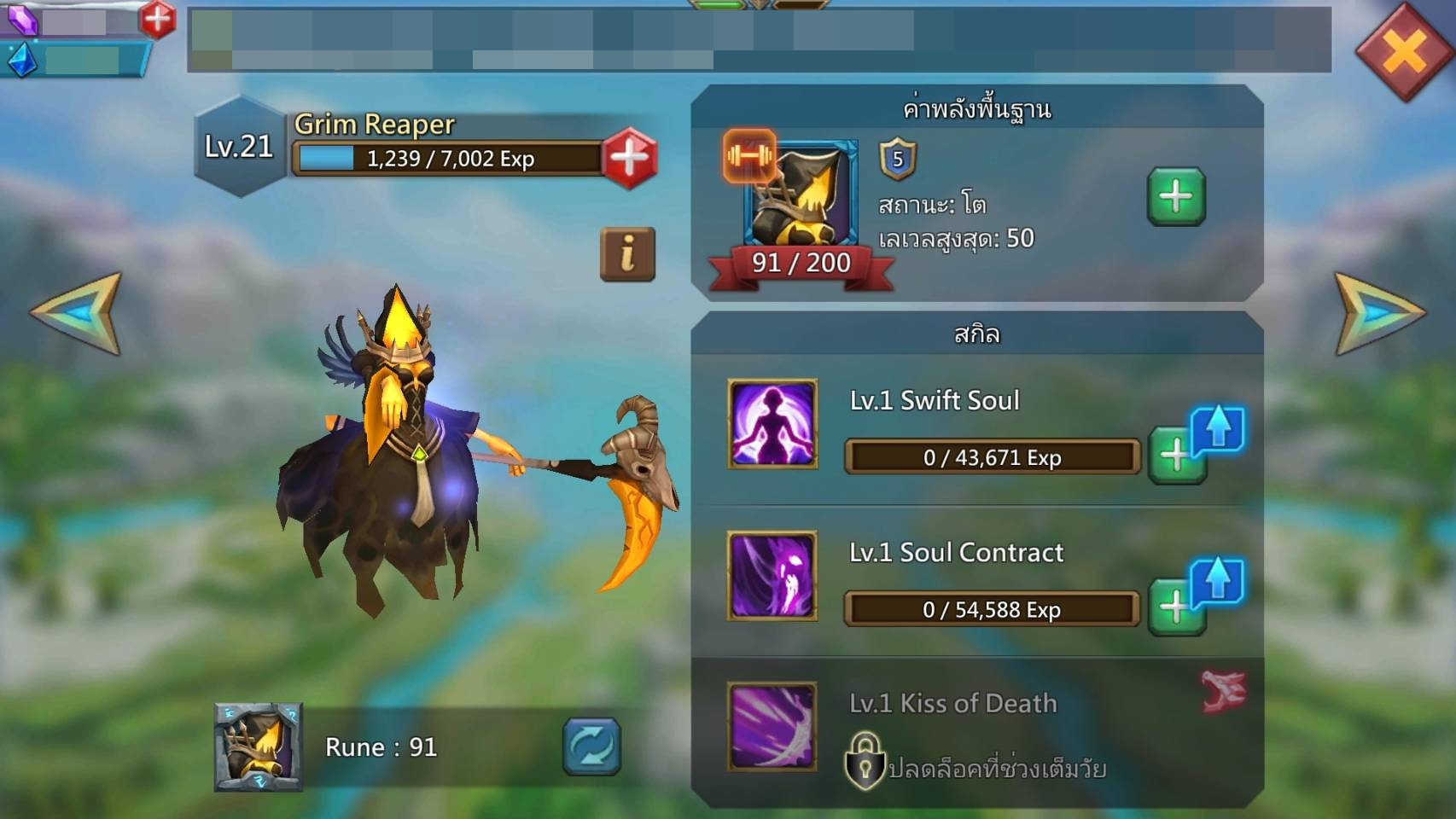This screenshot has width=1456, height=819.
Task: Add more purple gems
Action: (x=157, y=19)
